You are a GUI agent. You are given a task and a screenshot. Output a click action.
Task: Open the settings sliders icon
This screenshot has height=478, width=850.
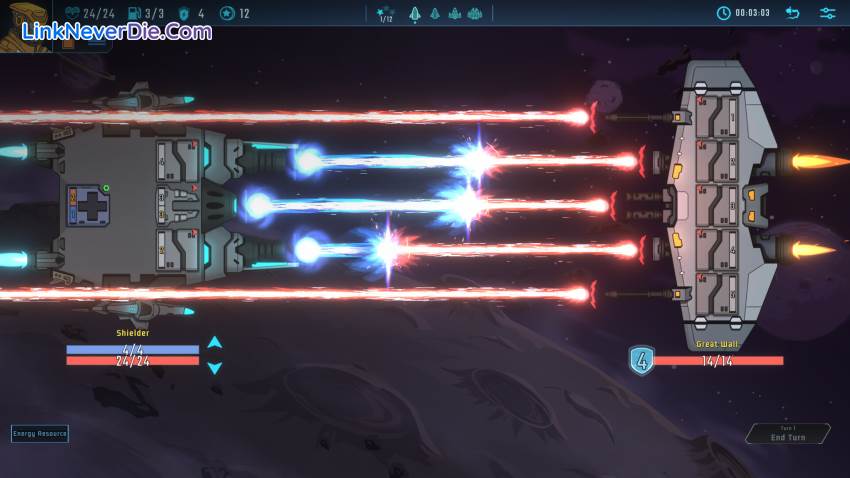point(827,13)
